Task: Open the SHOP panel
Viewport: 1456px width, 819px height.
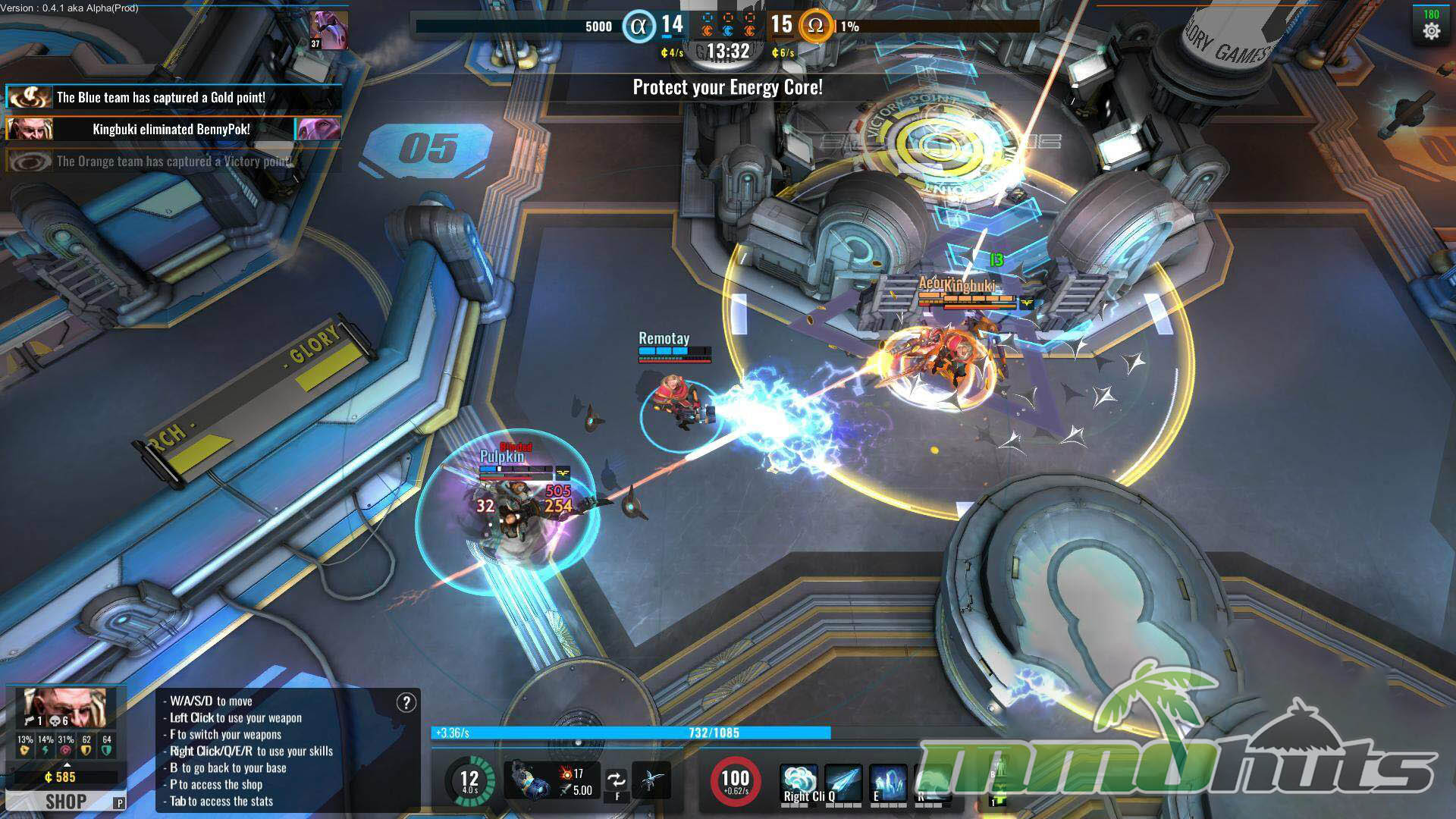Action: 65,801
